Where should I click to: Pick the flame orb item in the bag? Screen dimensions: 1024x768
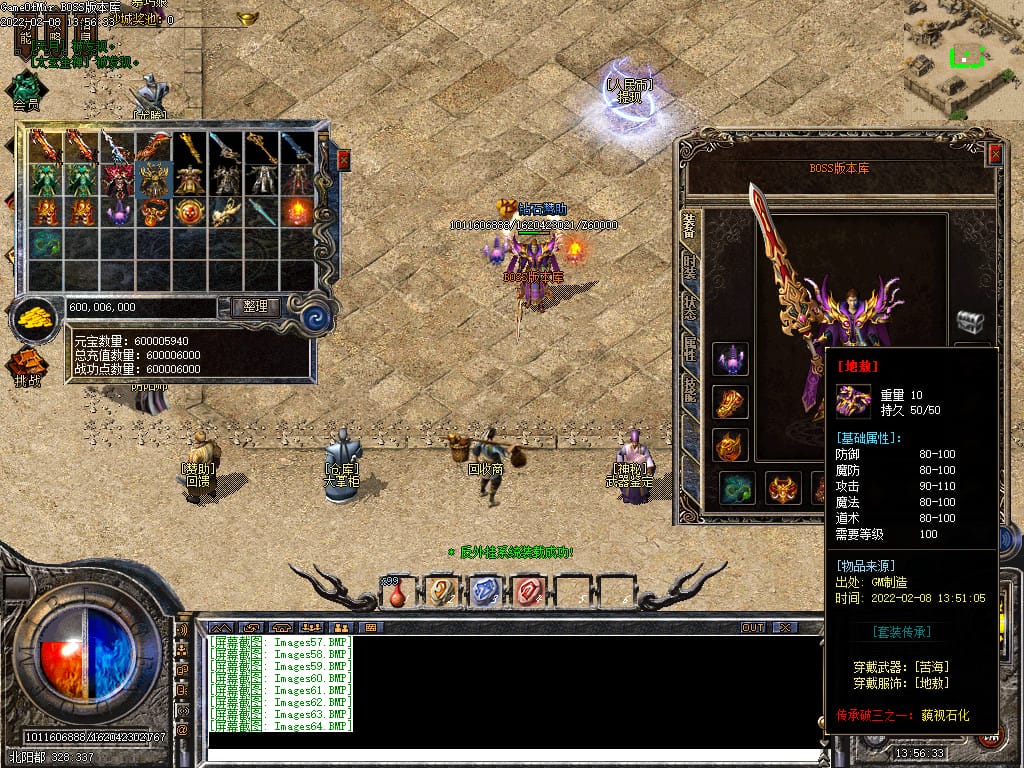(298, 212)
